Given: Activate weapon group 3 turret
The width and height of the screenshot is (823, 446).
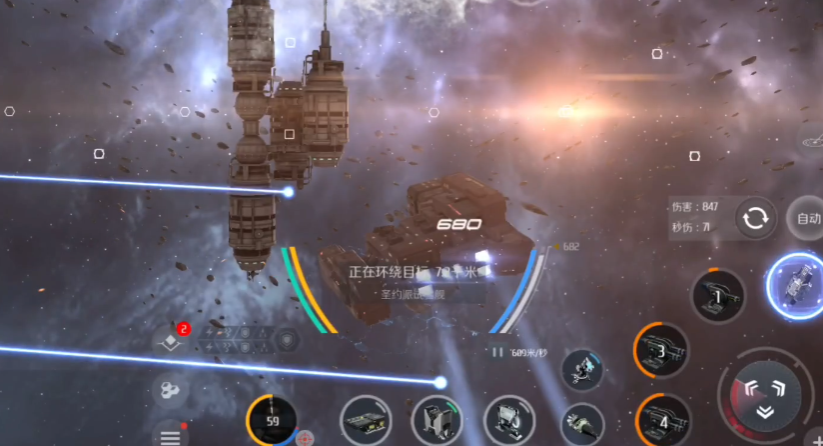Looking at the screenshot, I should coord(661,351).
